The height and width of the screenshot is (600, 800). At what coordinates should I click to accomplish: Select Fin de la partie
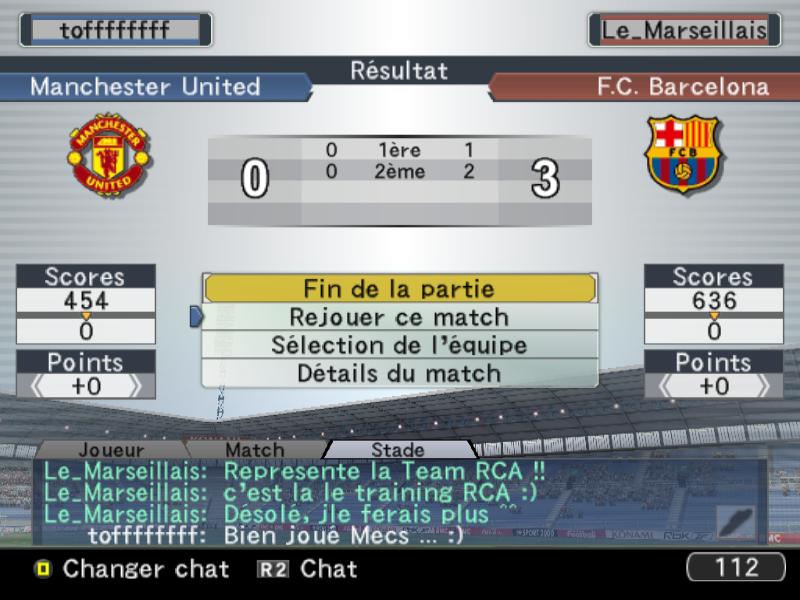click(x=399, y=289)
